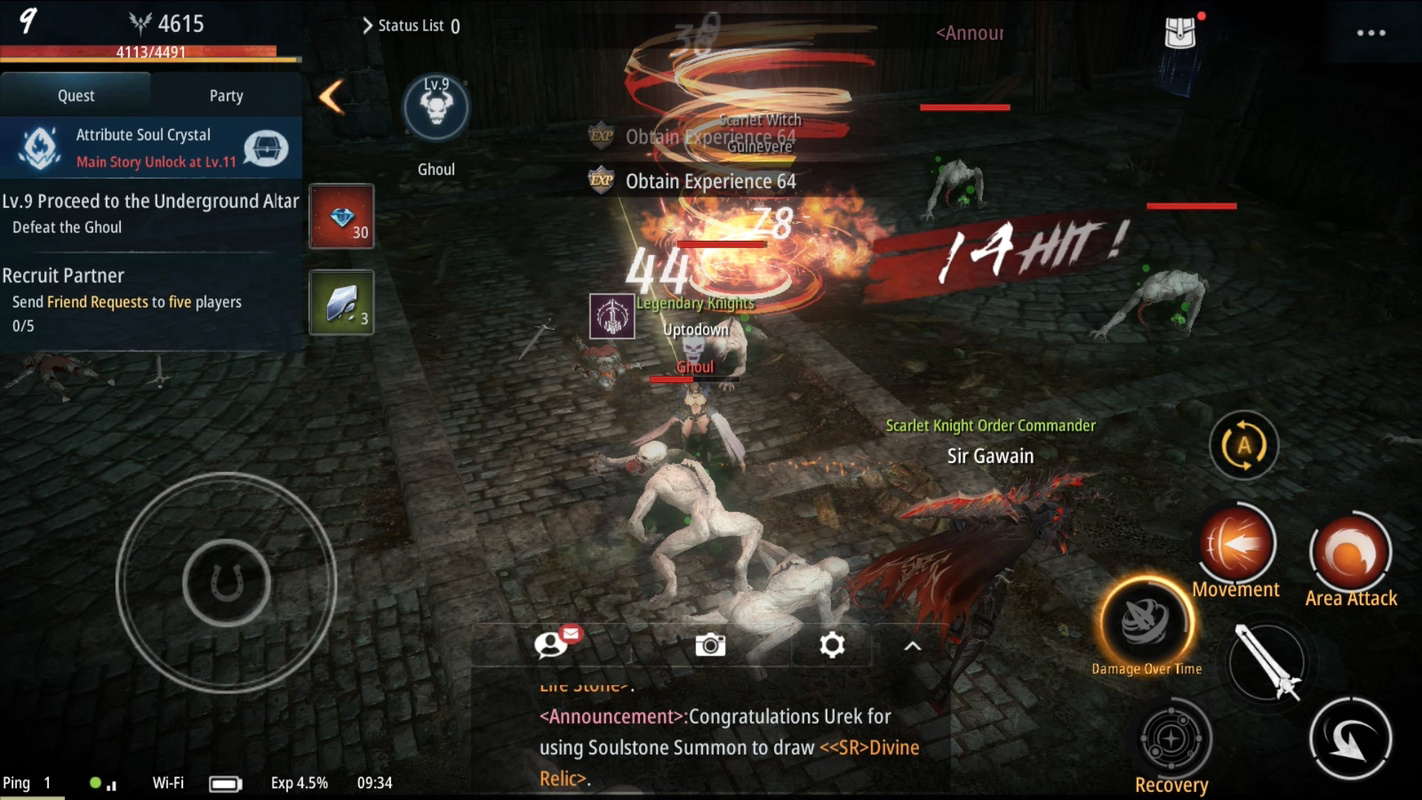Tap the Ghoul target portrait
This screenshot has width=1422, height=800.
pyautogui.click(x=436, y=108)
